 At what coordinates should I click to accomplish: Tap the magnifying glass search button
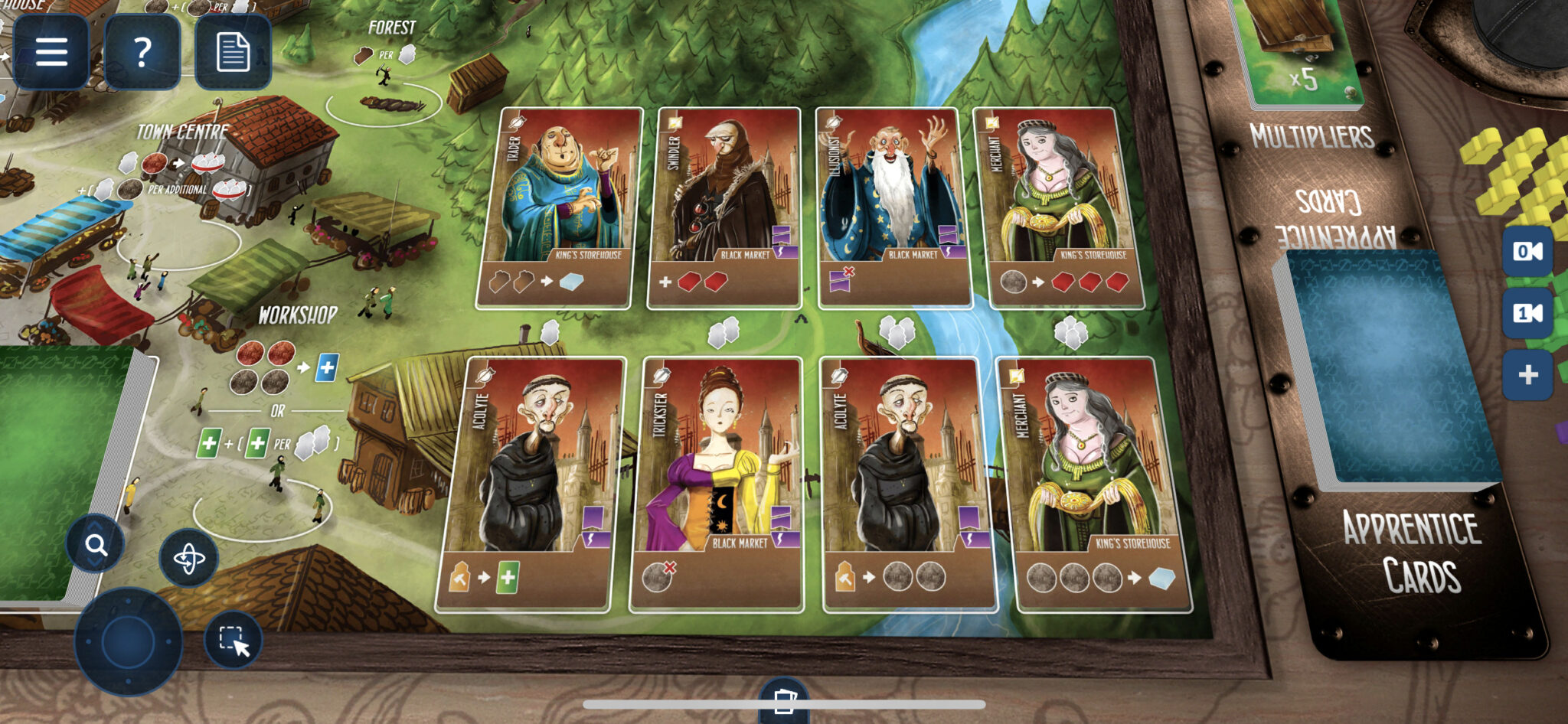(x=96, y=545)
